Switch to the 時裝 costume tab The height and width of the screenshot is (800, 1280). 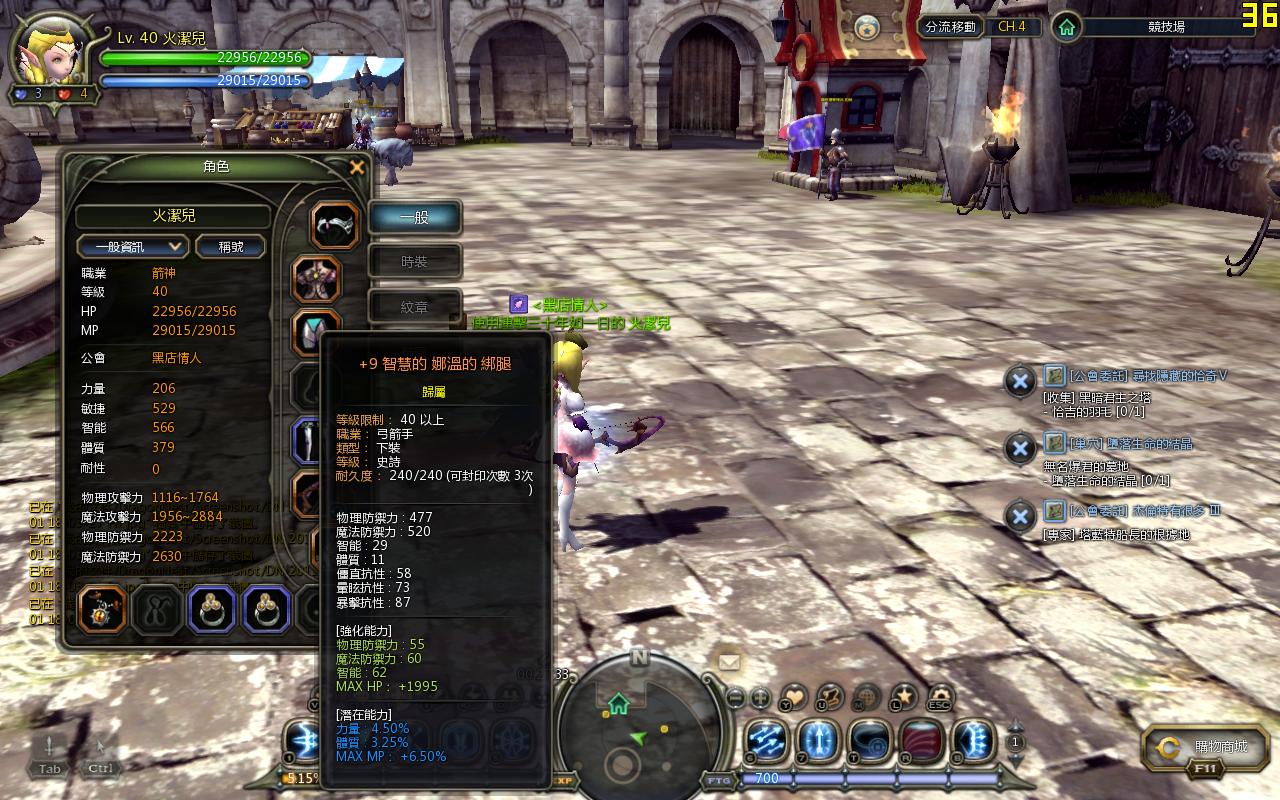415,261
